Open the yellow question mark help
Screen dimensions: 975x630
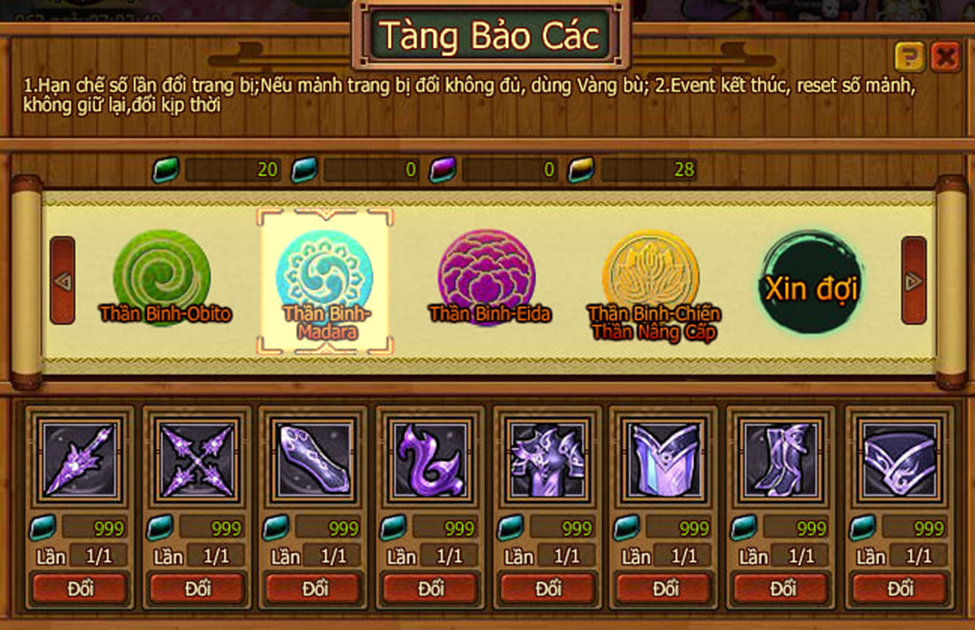click(909, 57)
